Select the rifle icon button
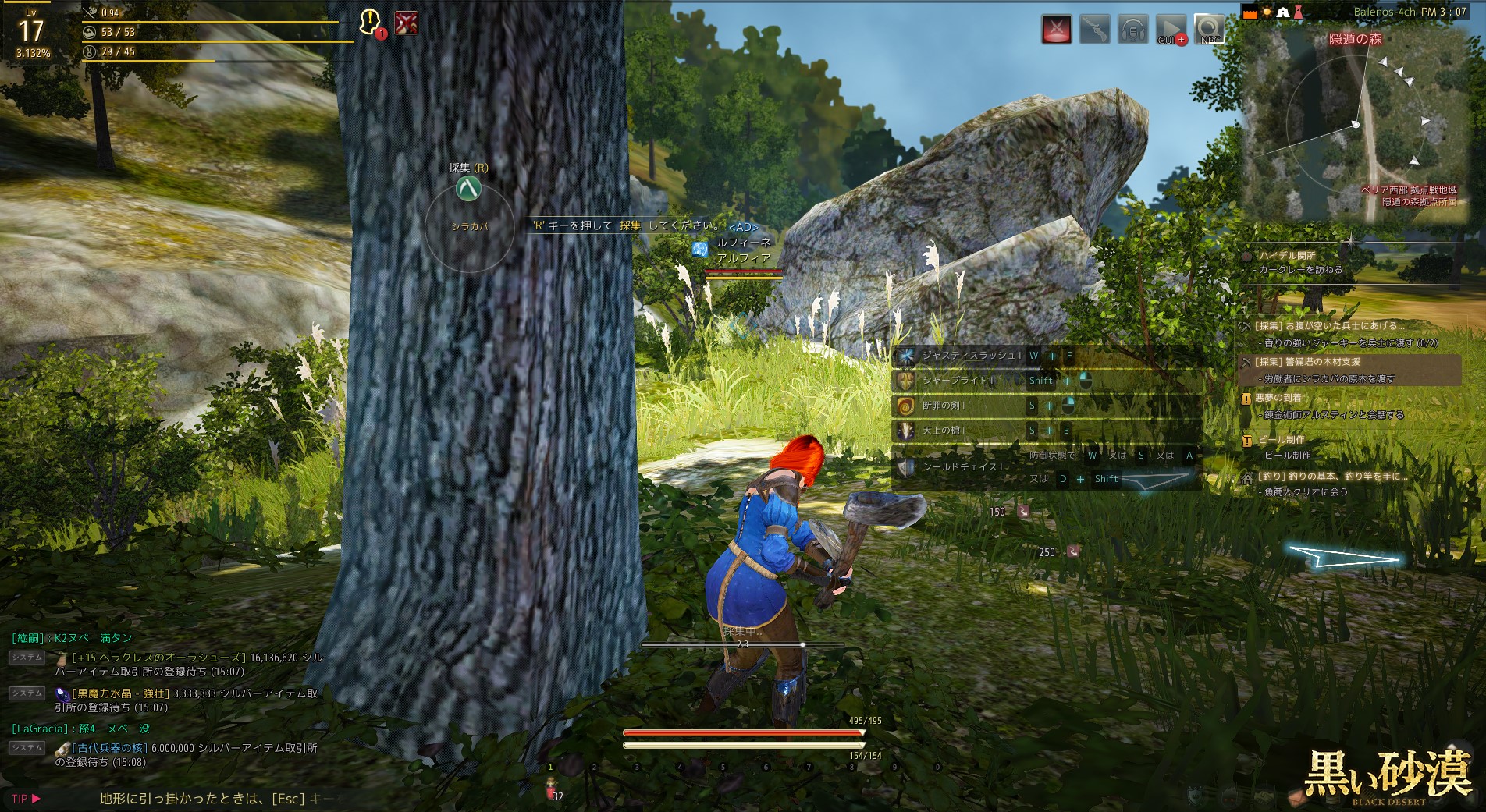The height and width of the screenshot is (812, 1486). 1094,30
